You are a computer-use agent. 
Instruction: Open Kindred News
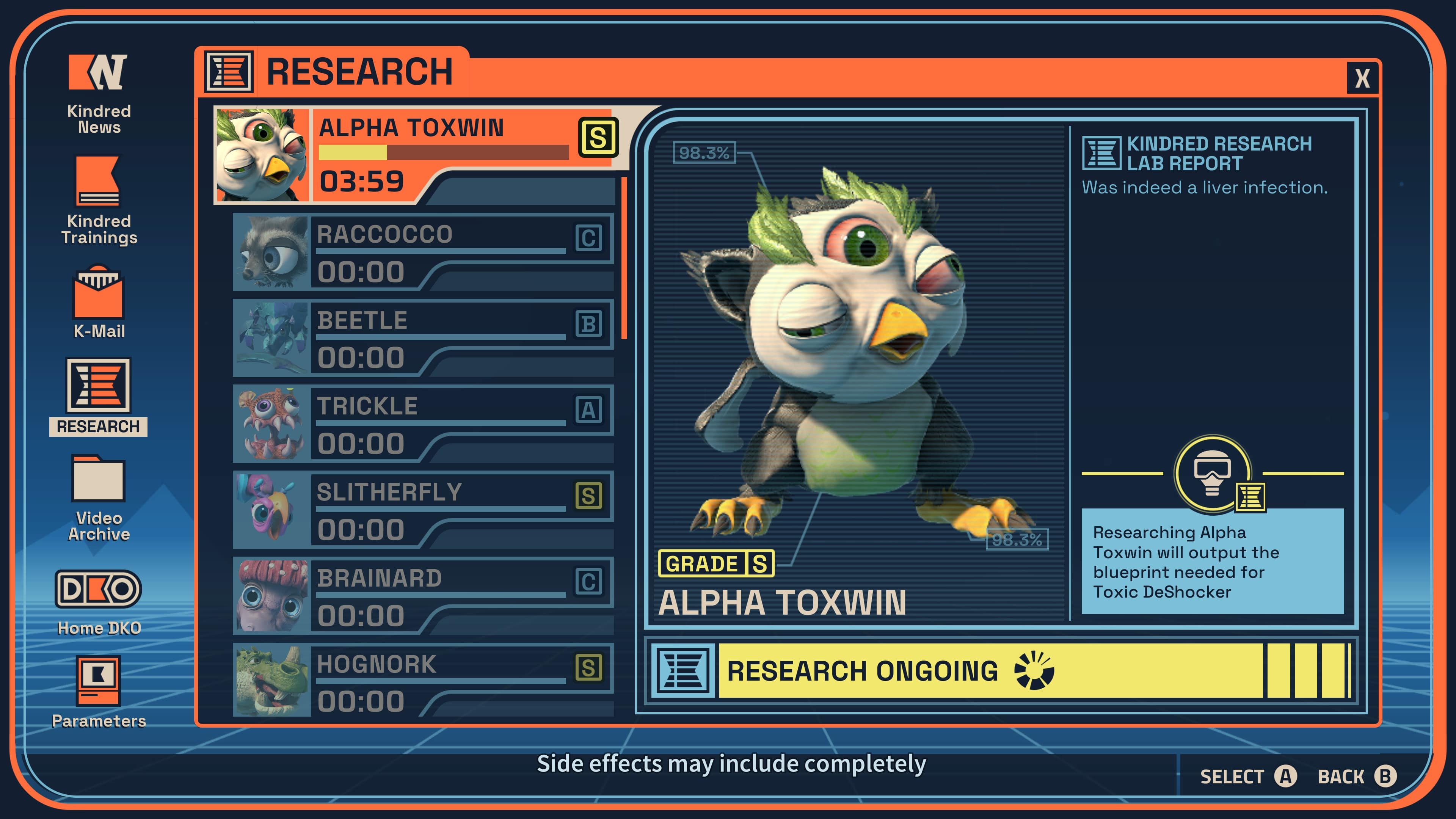click(x=98, y=93)
